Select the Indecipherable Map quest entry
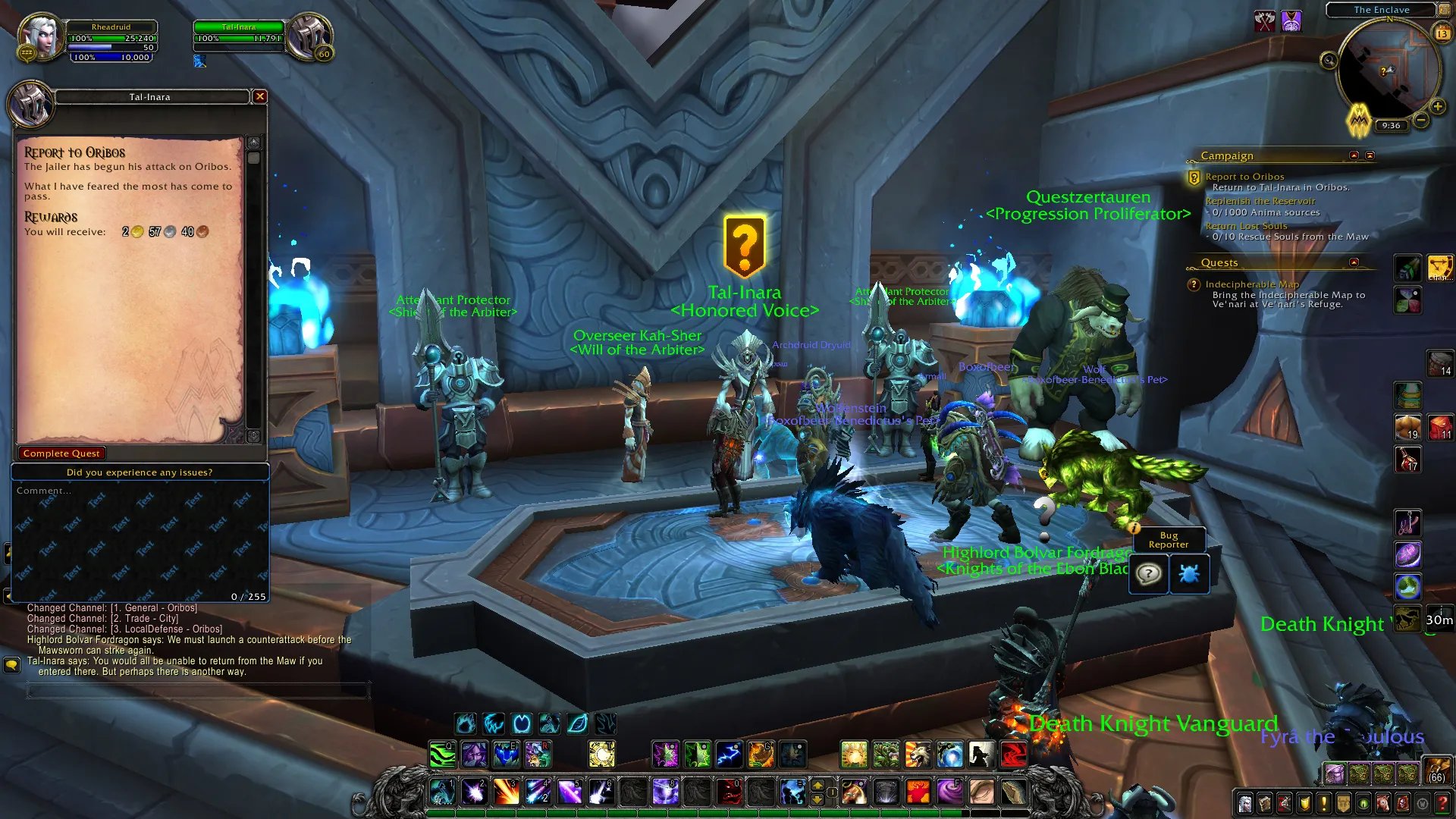The height and width of the screenshot is (819, 1456). point(1251,284)
